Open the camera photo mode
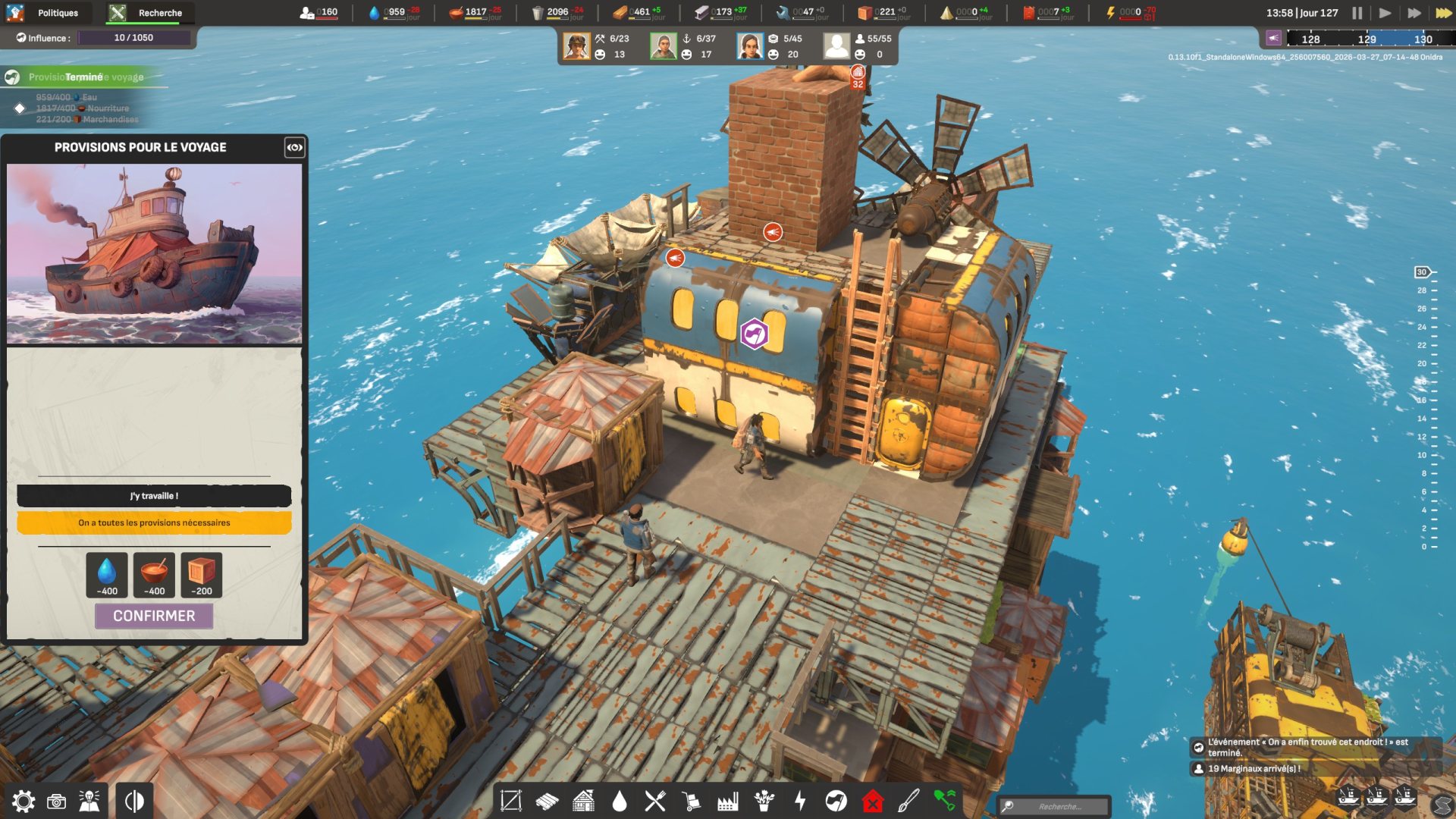The image size is (1456, 819). pos(56,802)
